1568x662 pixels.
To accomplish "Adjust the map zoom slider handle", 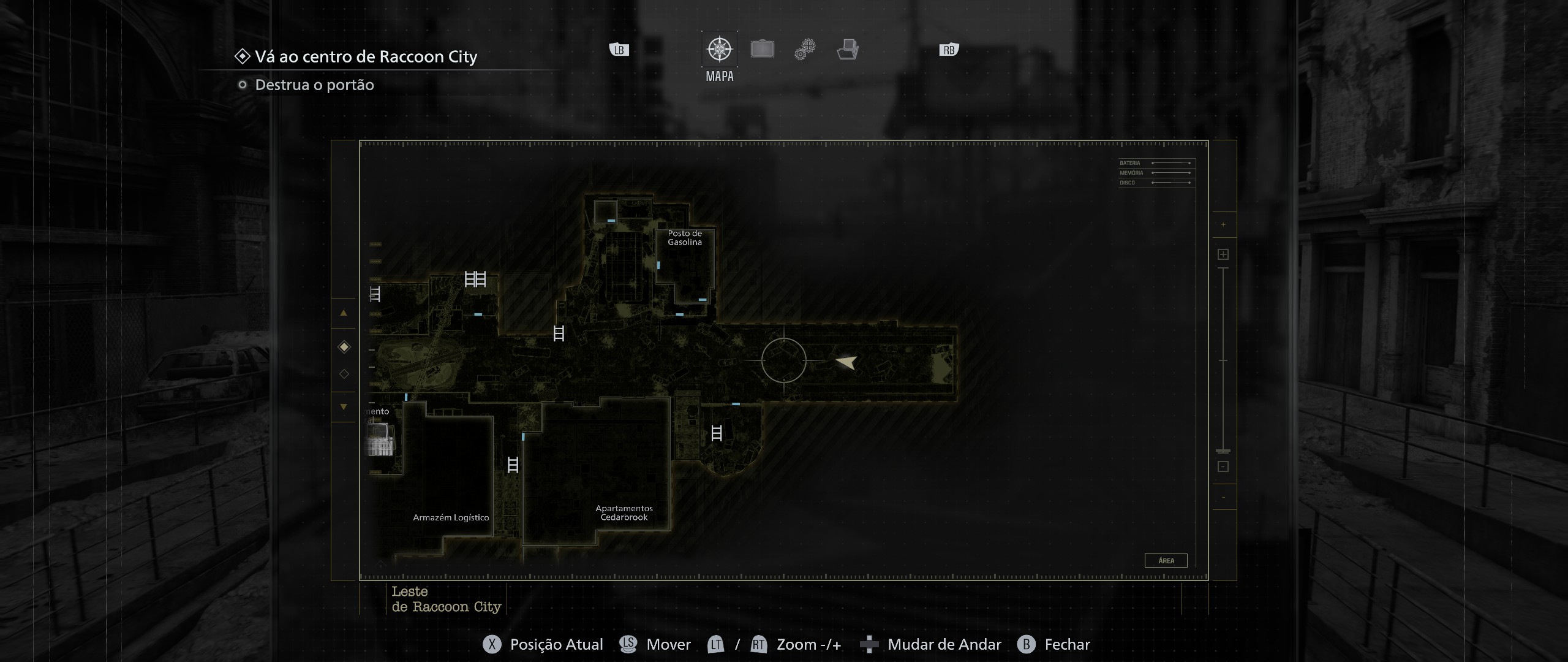I will pyautogui.click(x=1223, y=451).
